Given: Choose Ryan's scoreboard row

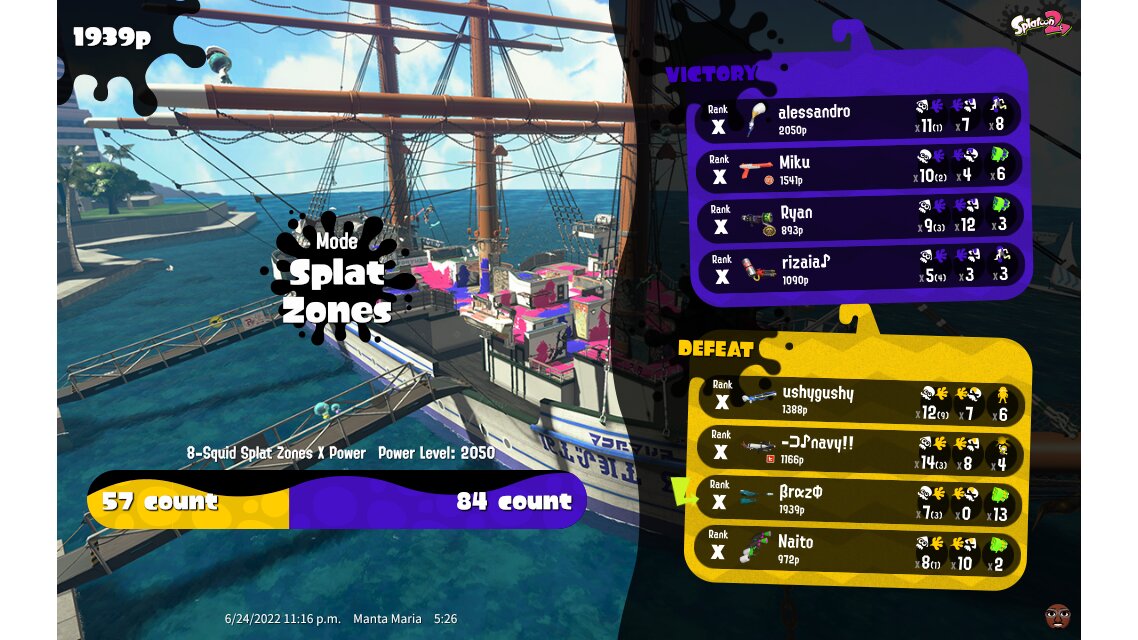Looking at the screenshot, I should (x=858, y=219).
